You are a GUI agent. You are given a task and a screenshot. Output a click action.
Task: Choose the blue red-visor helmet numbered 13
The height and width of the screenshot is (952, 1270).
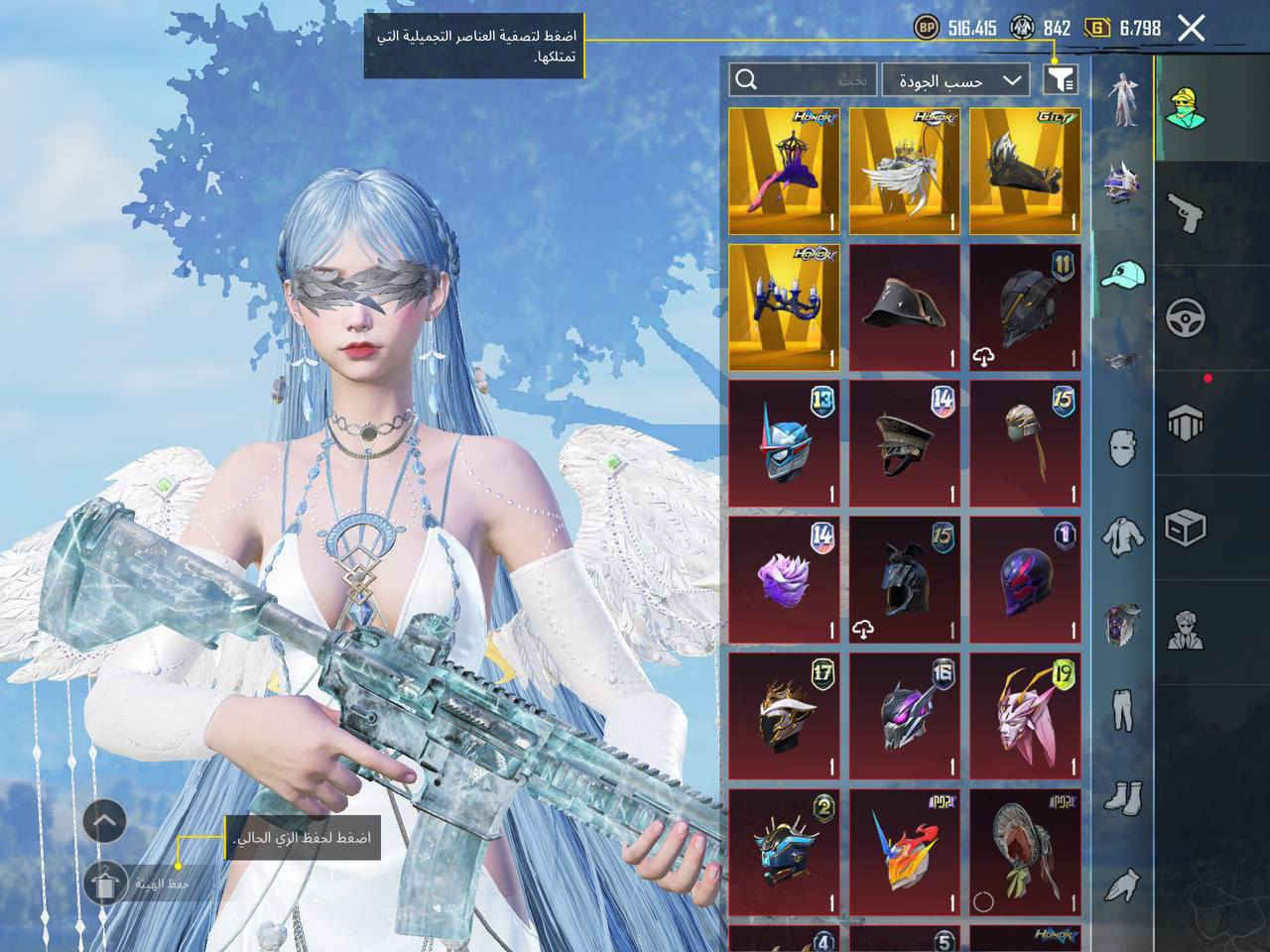pos(784,443)
